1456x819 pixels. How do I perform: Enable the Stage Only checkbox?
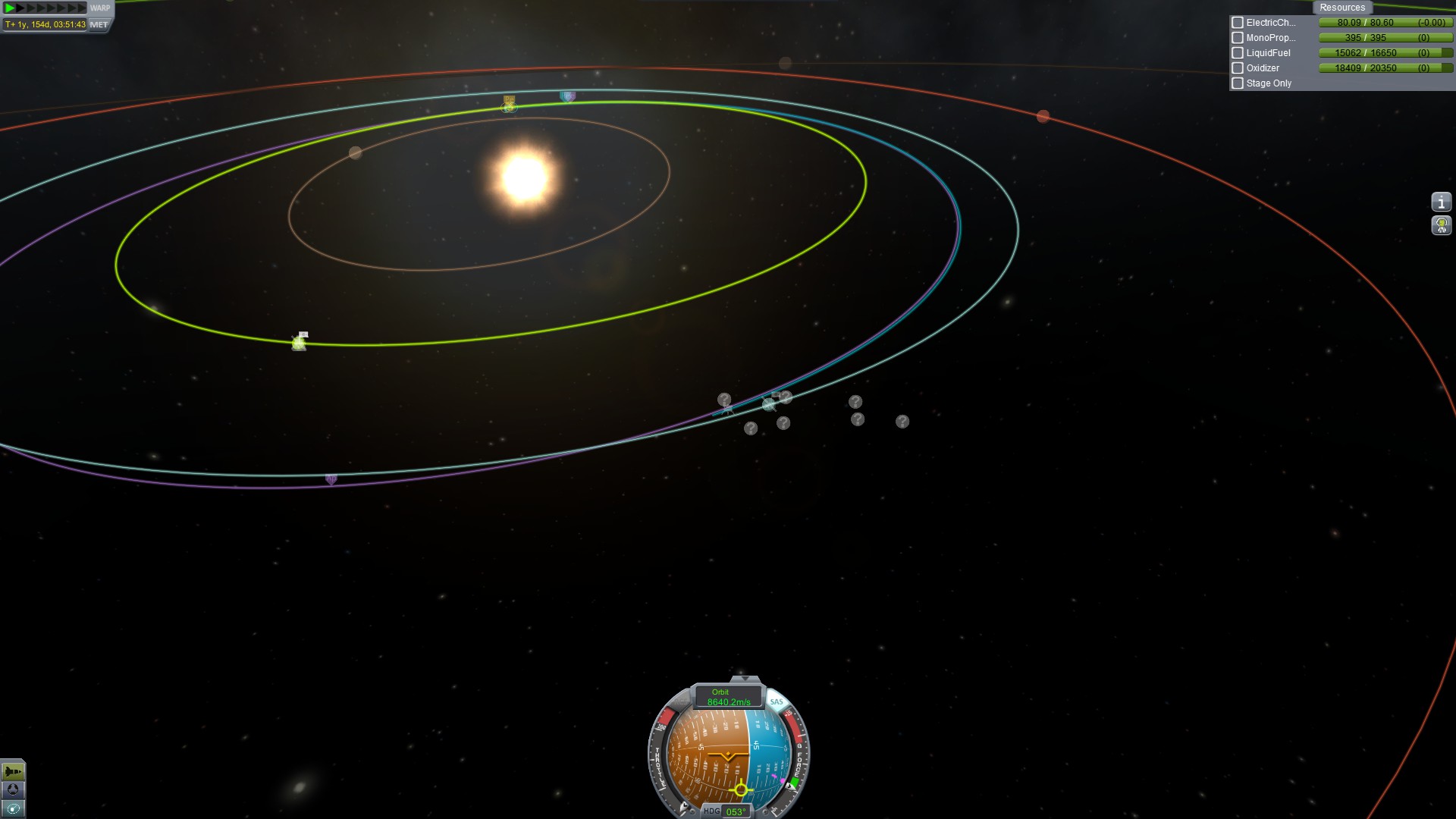click(x=1238, y=83)
